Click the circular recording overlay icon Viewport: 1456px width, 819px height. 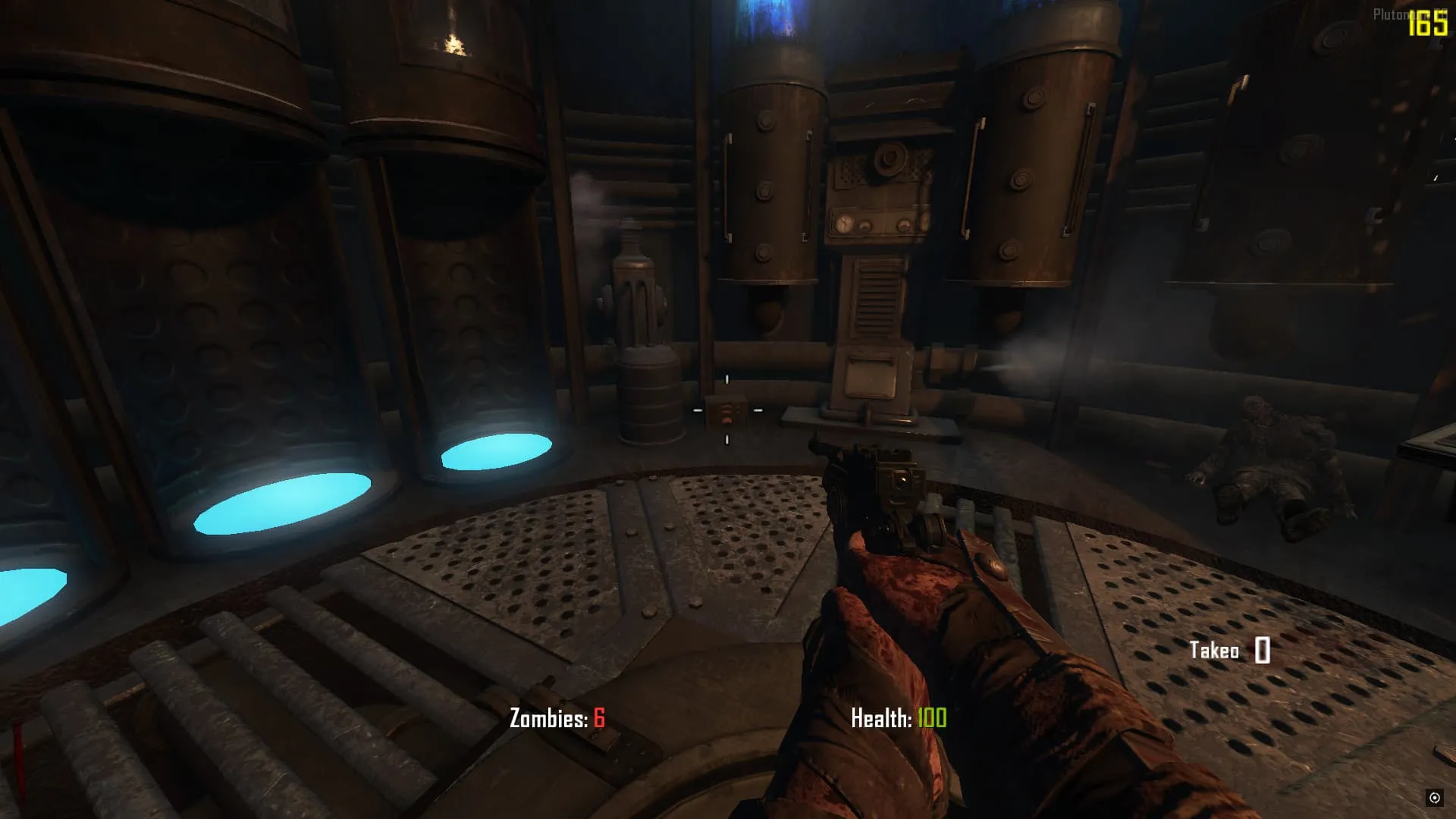tap(1434, 797)
